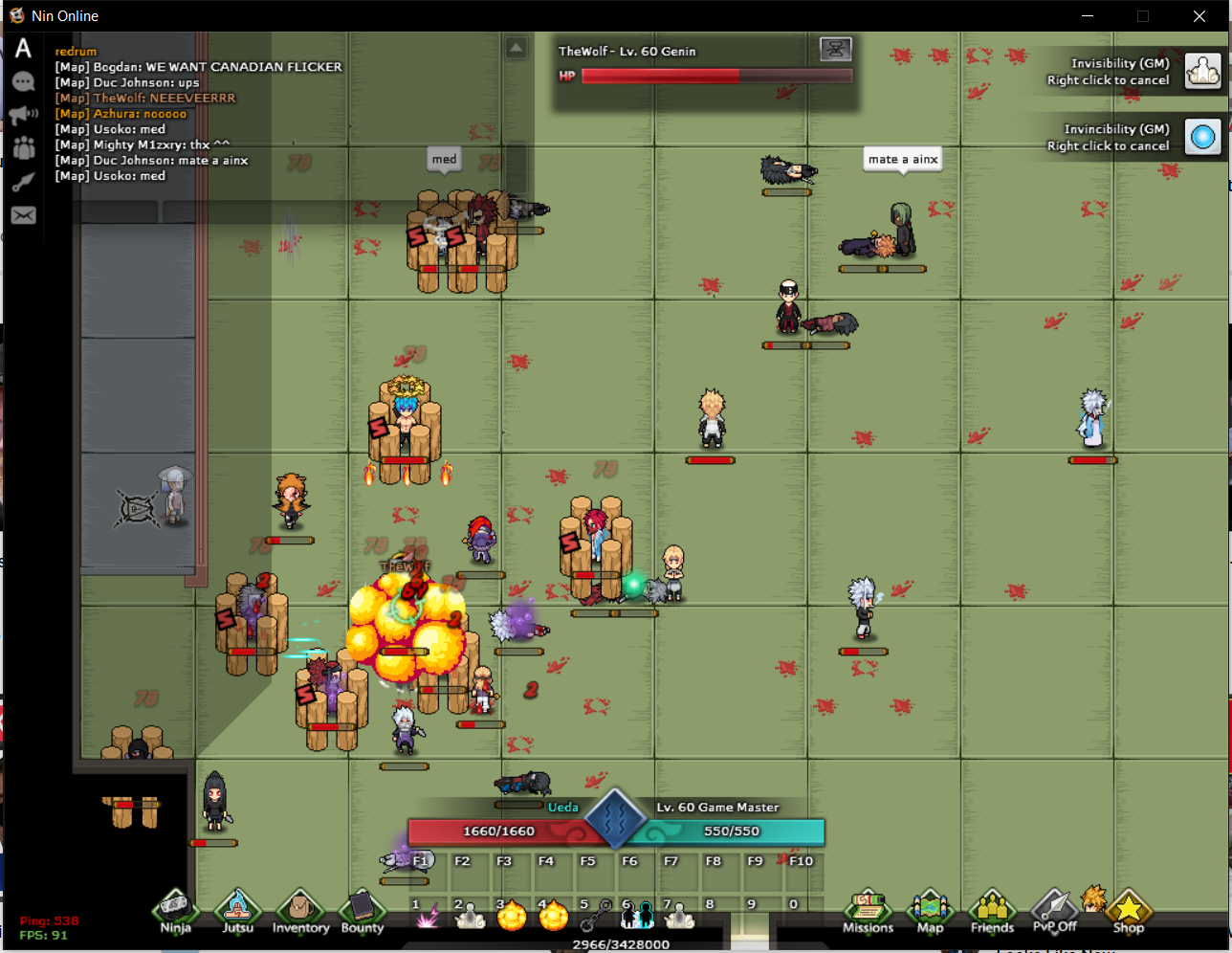
Task: Switch to the megaphone global chat tab
Action: tap(23, 116)
